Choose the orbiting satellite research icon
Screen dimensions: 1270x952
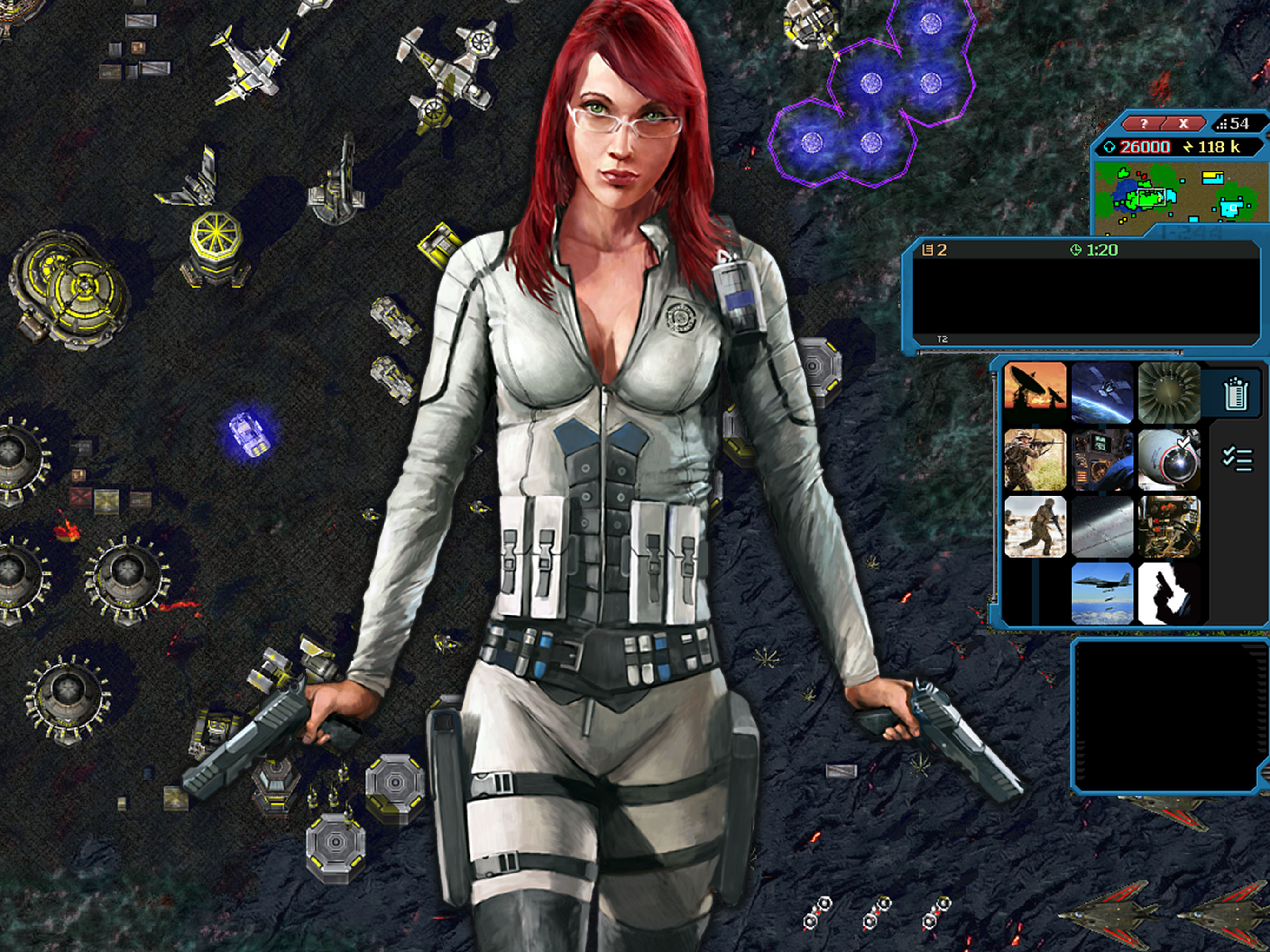(1102, 393)
